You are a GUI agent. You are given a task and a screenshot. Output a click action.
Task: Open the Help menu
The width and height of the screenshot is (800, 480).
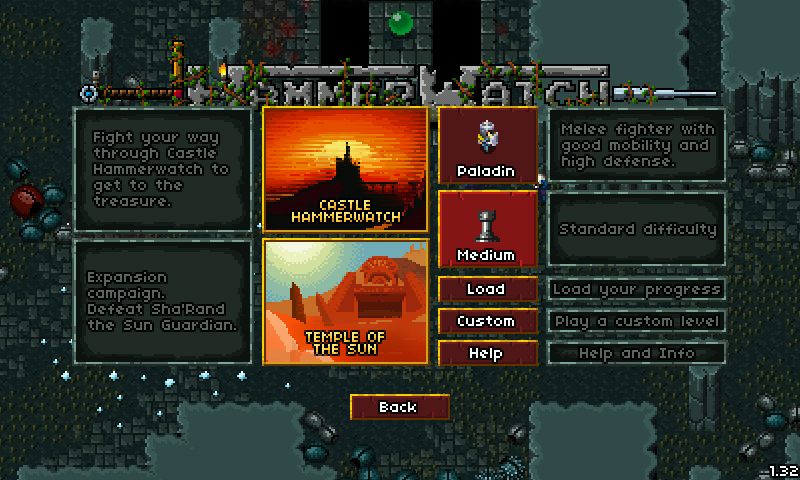click(x=487, y=353)
